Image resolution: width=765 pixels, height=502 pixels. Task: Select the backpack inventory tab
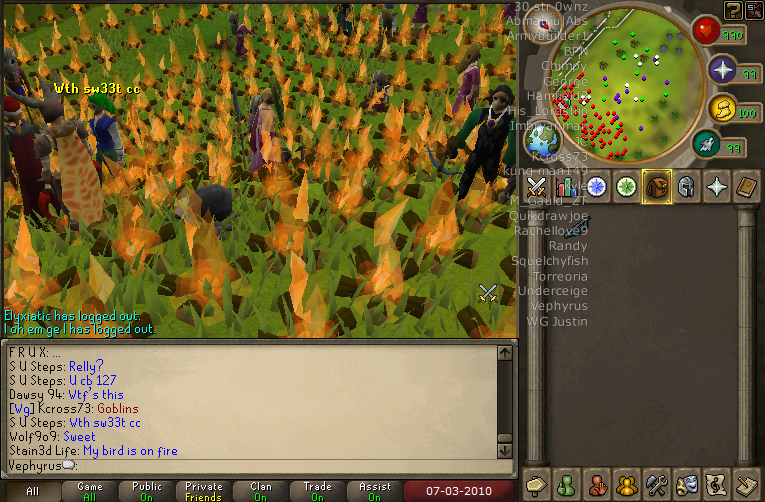[657, 186]
